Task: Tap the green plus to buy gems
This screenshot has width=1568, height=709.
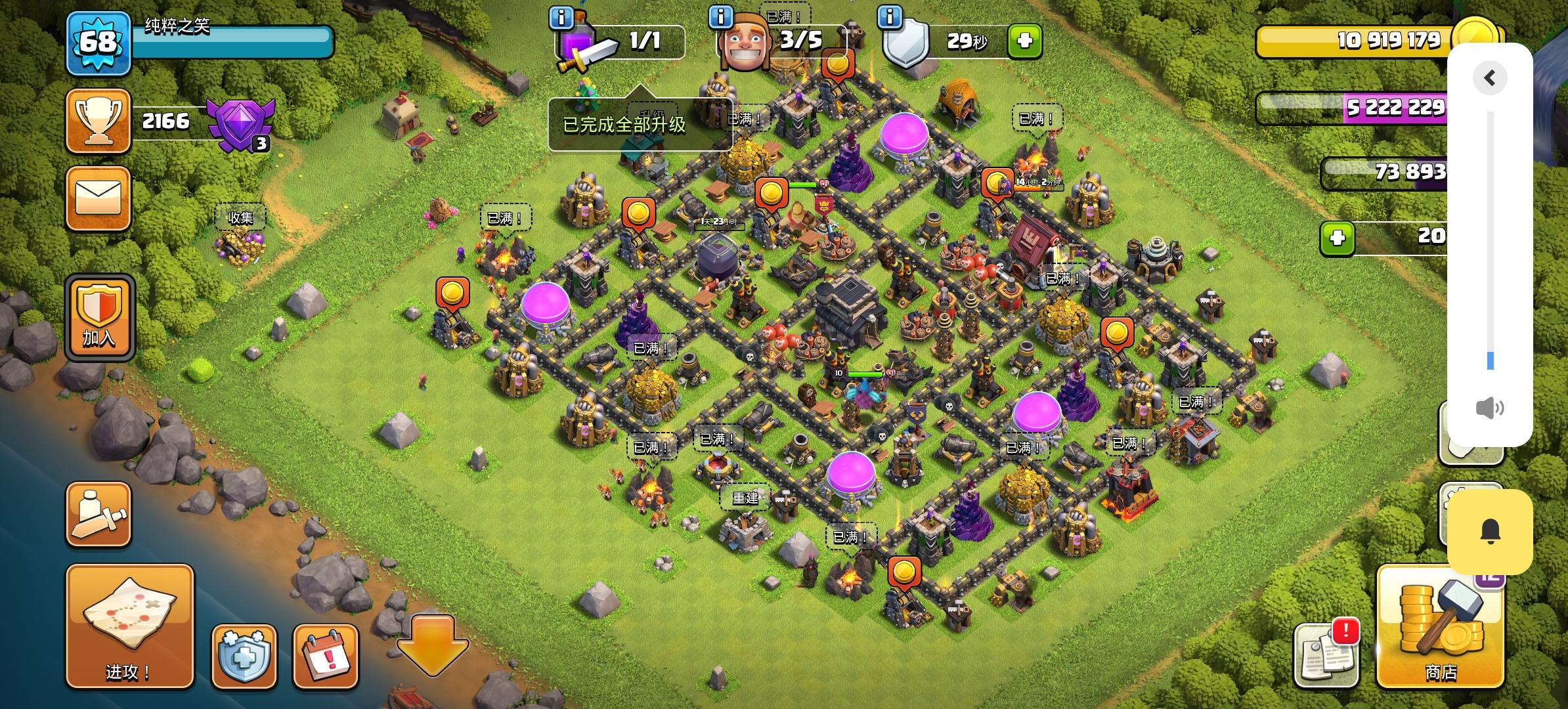Action: tap(1337, 238)
